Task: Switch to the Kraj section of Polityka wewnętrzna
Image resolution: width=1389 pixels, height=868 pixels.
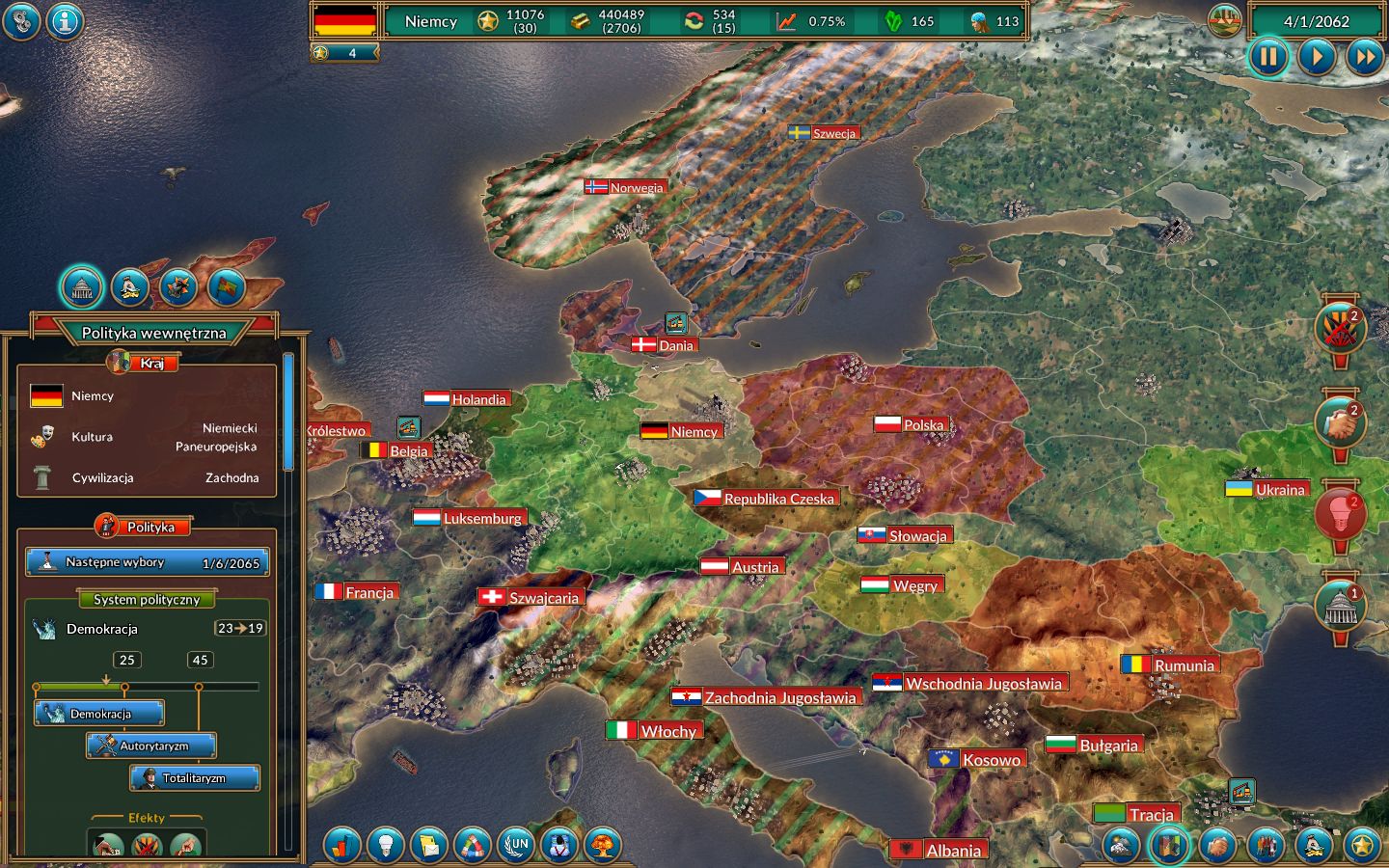Action: (x=145, y=363)
